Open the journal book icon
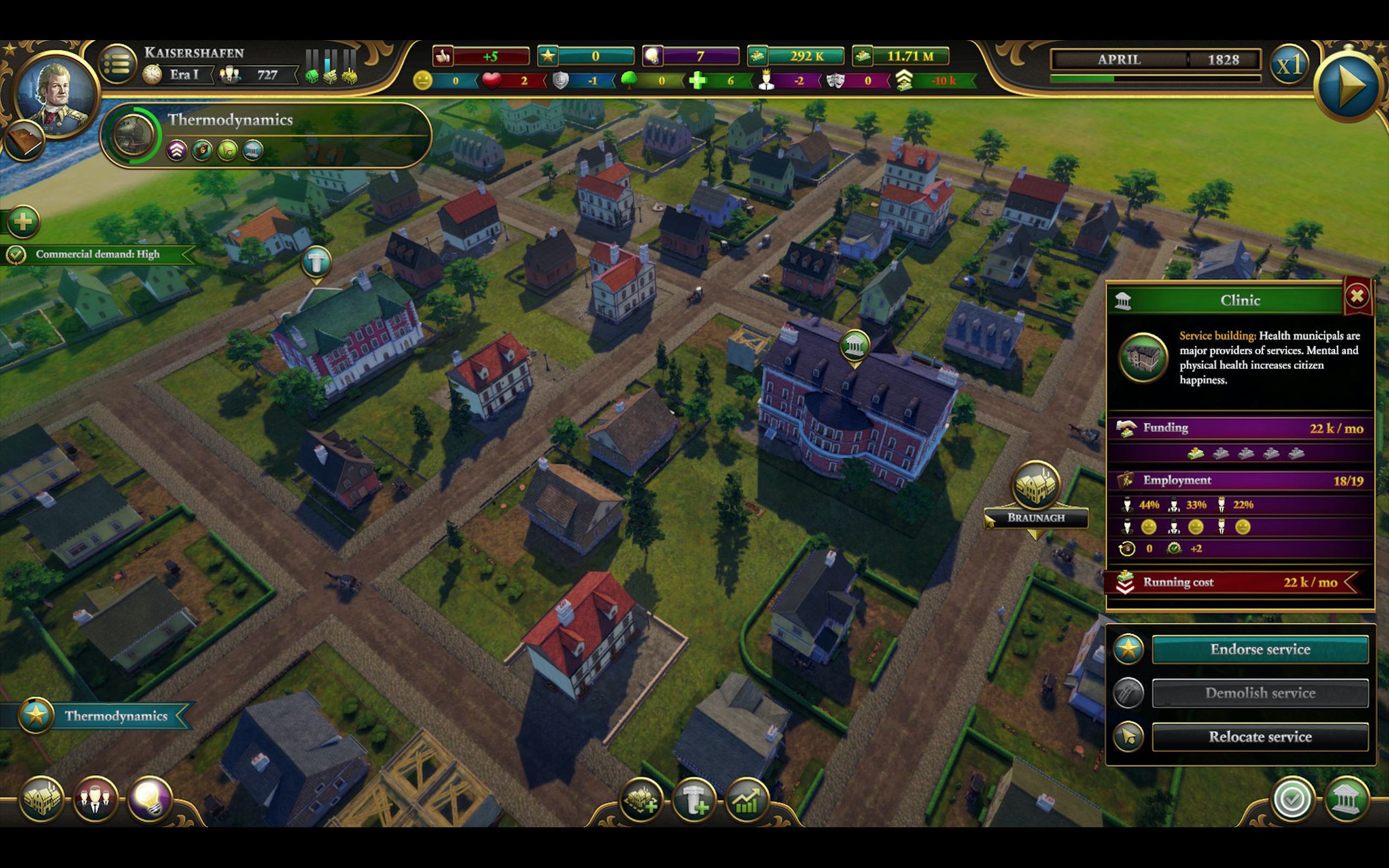Screen dimensions: 1389x868 pos(24,141)
